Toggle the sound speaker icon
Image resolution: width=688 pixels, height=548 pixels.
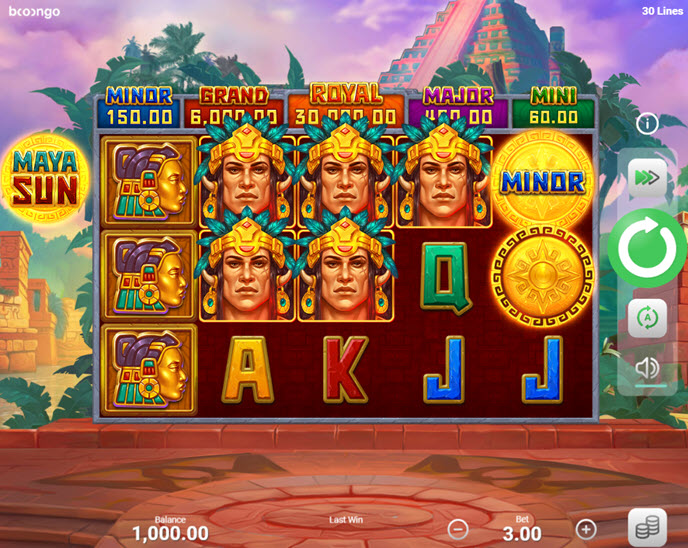(x=647, y=368)
